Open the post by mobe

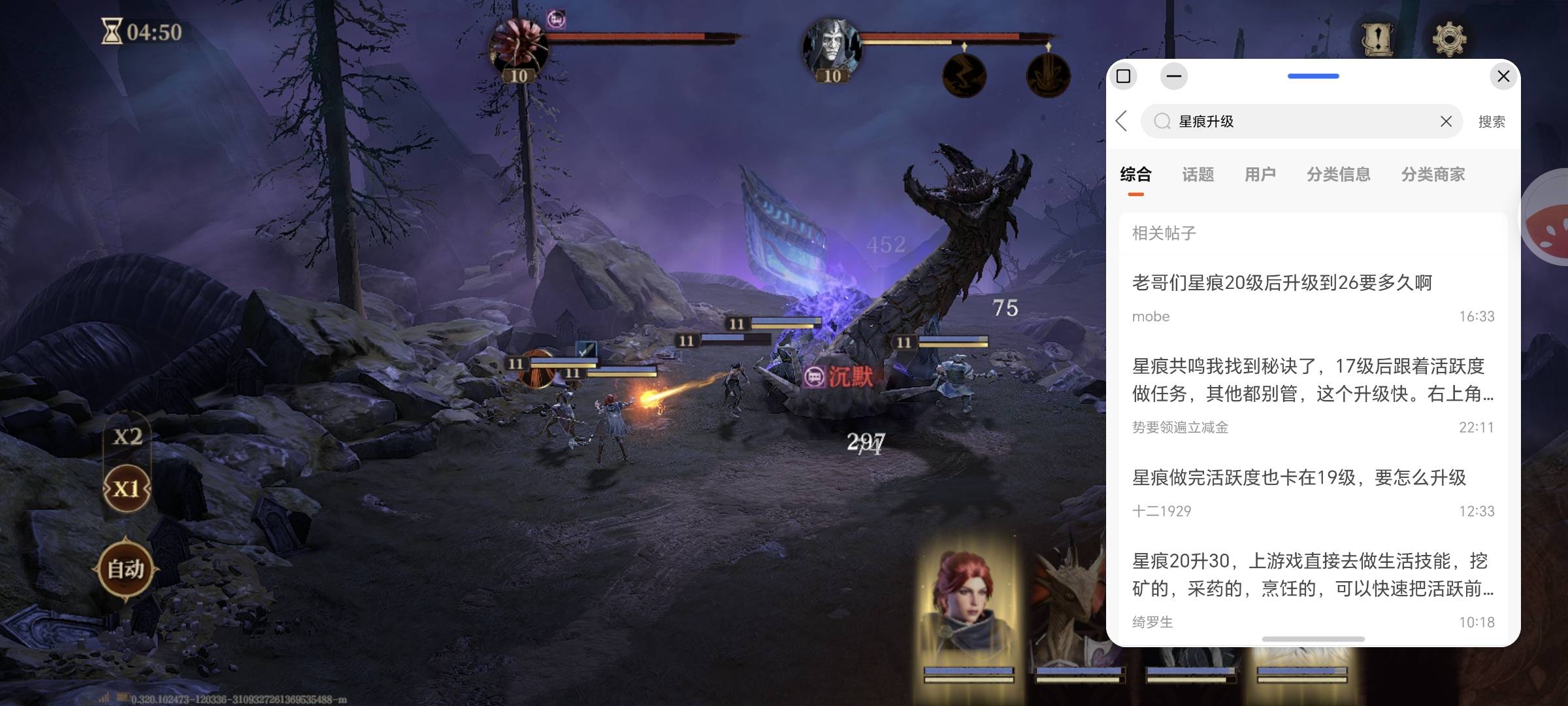coord(1282,283)
